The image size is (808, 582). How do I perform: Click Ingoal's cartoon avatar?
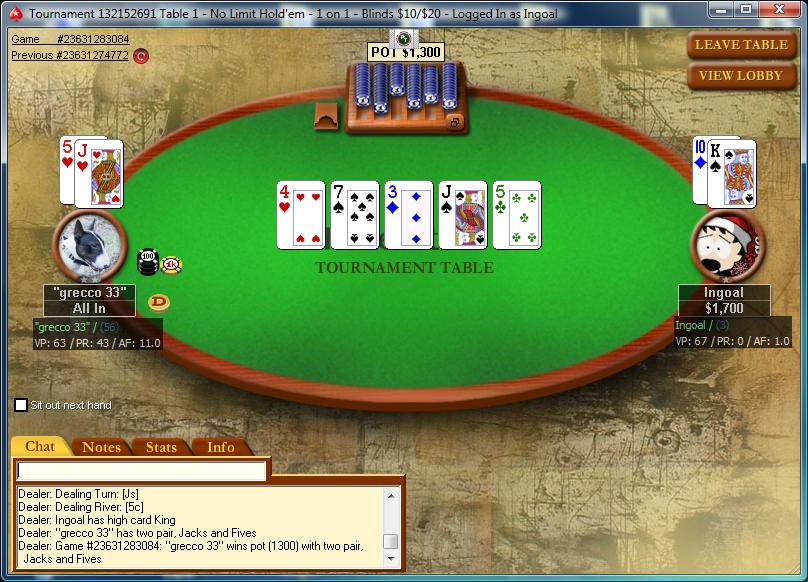pos(728,247)
